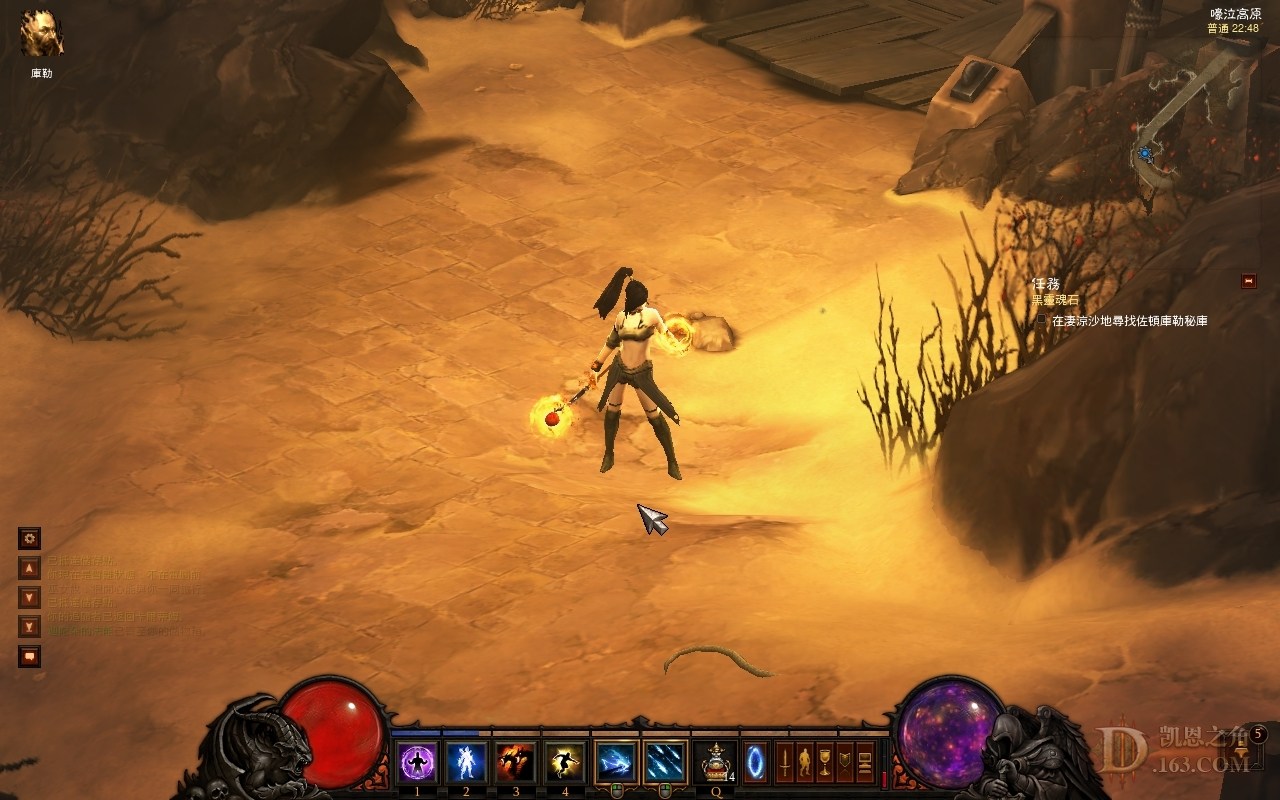The height and width of the screenshot is (800, 1280).
Task: Open the character figure menu button
Action: click(x=805, y=762)
